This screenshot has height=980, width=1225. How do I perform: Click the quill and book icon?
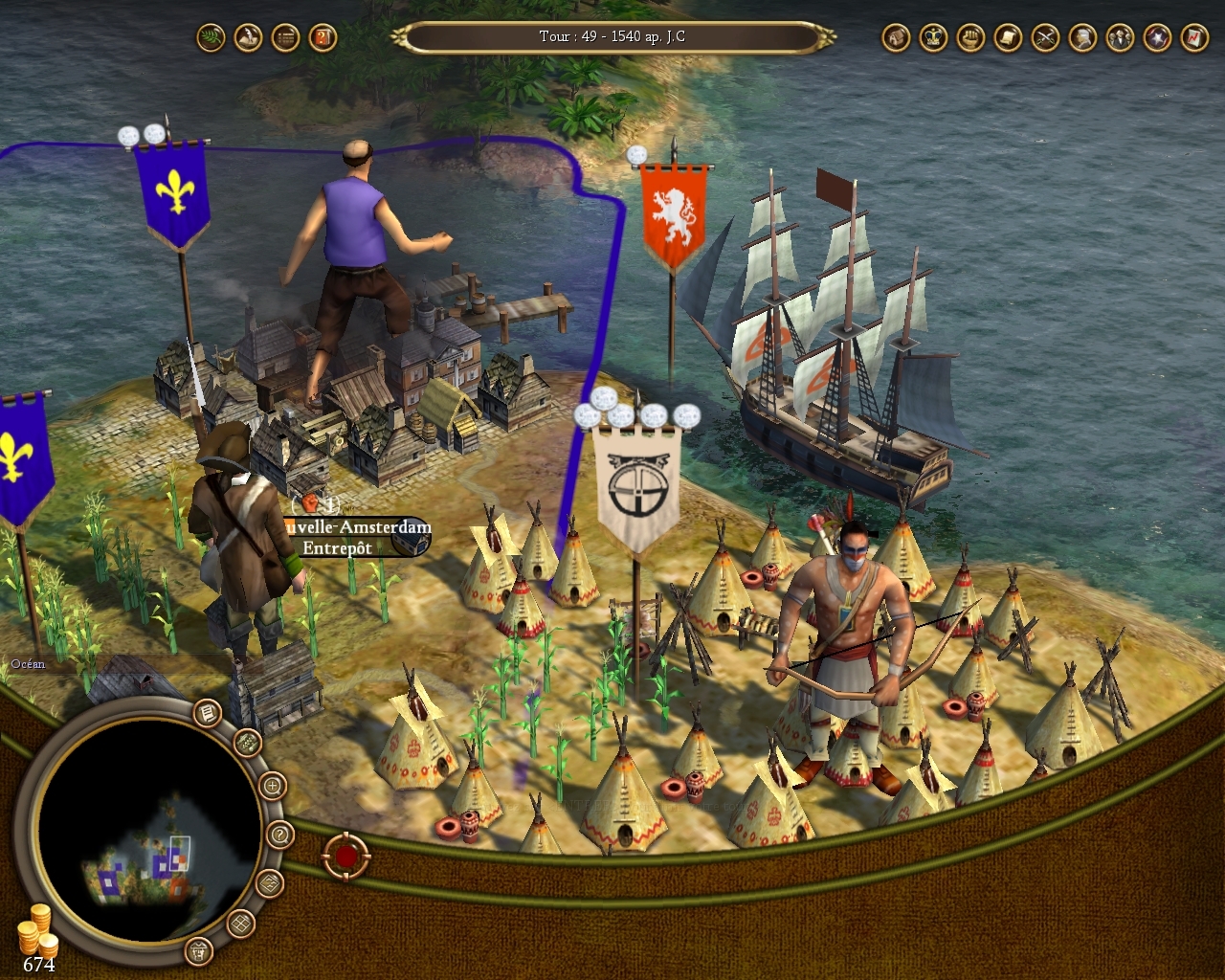click(x=248, y=38)
